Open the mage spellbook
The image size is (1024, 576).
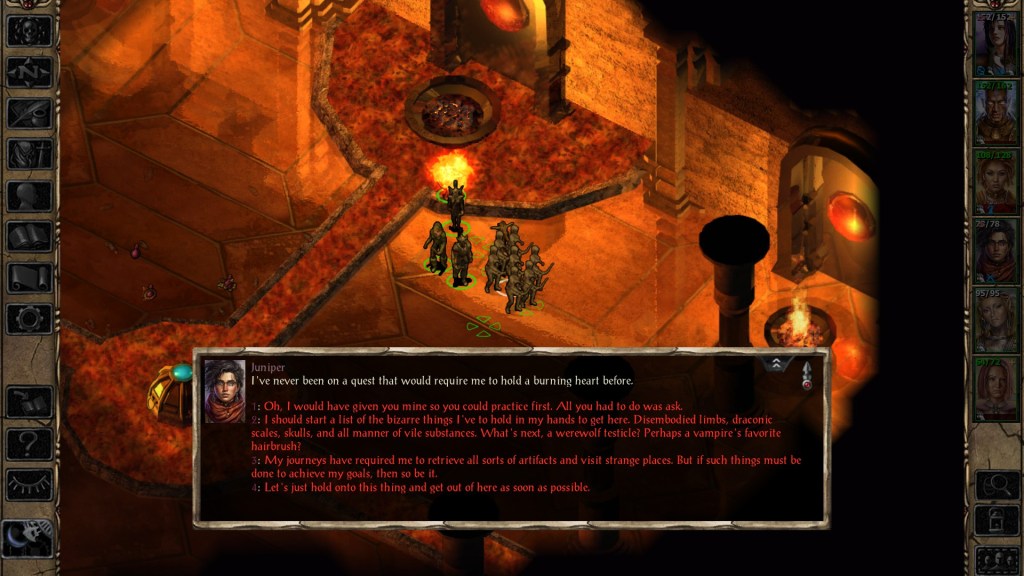tap(30, 236)
